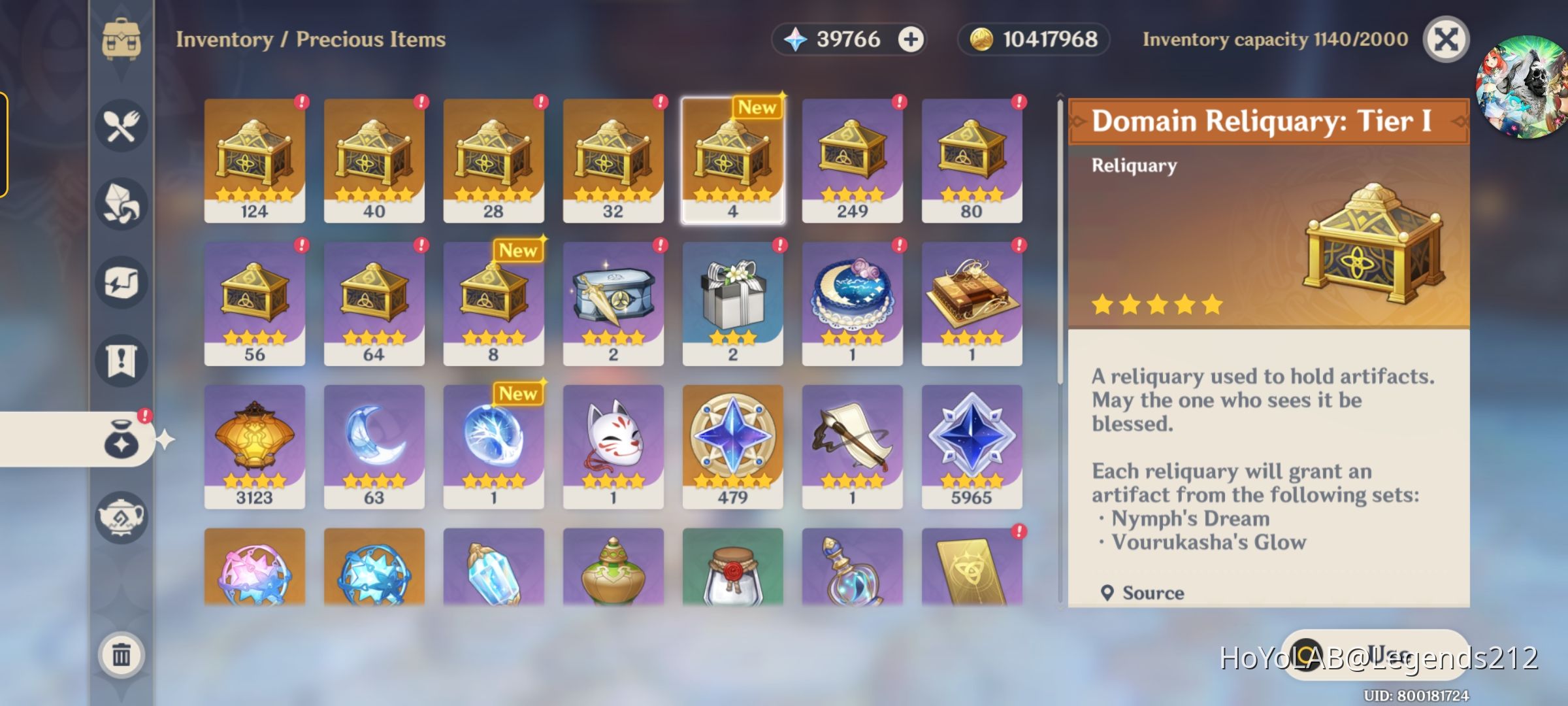The height and width of the screenshot is (706, 1568).
Task: Select the Food category icon in sidebar
Action: pos(121,126)
